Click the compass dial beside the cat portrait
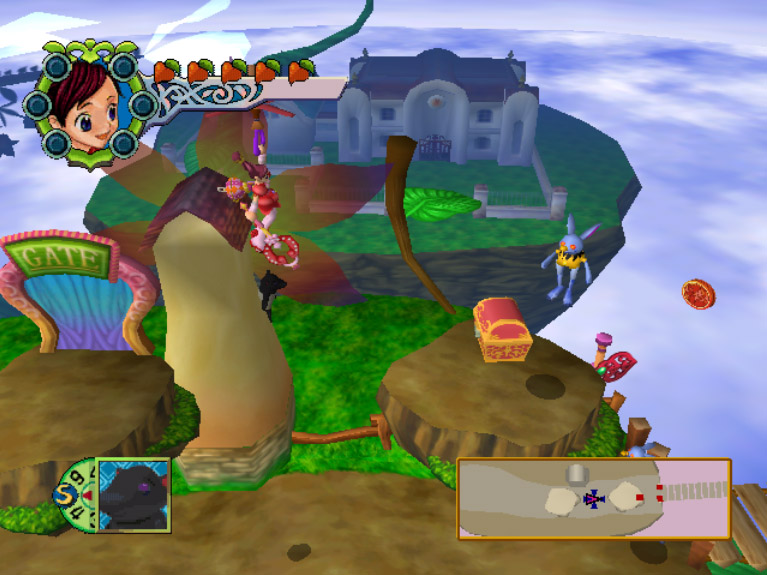This screenshot has width=767, height=575. [76, 494]
